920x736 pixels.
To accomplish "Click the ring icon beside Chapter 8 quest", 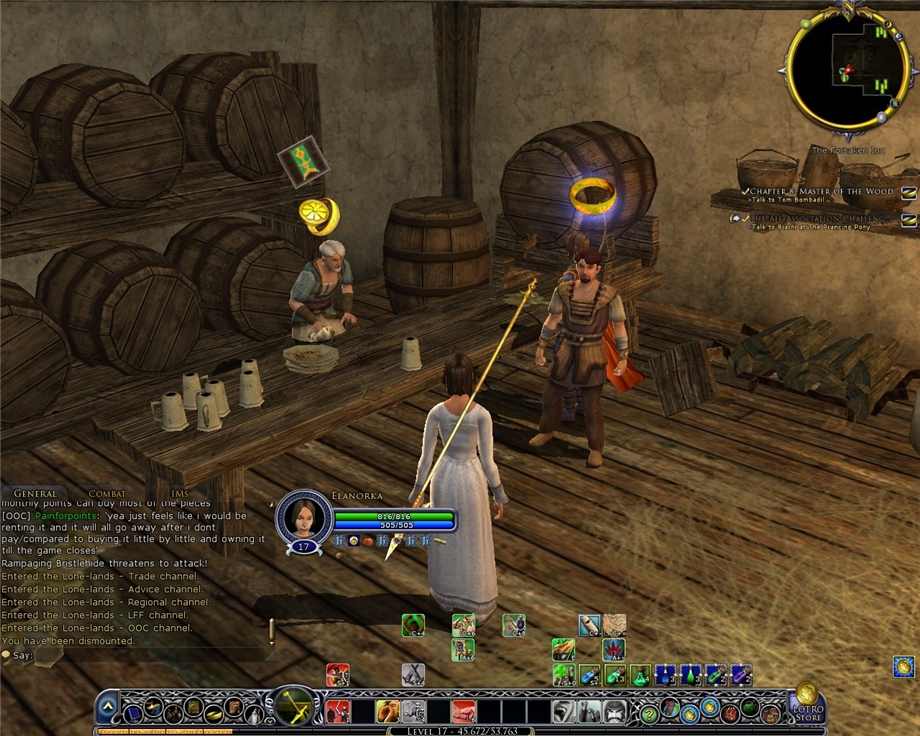I will (x=908, y=192).
